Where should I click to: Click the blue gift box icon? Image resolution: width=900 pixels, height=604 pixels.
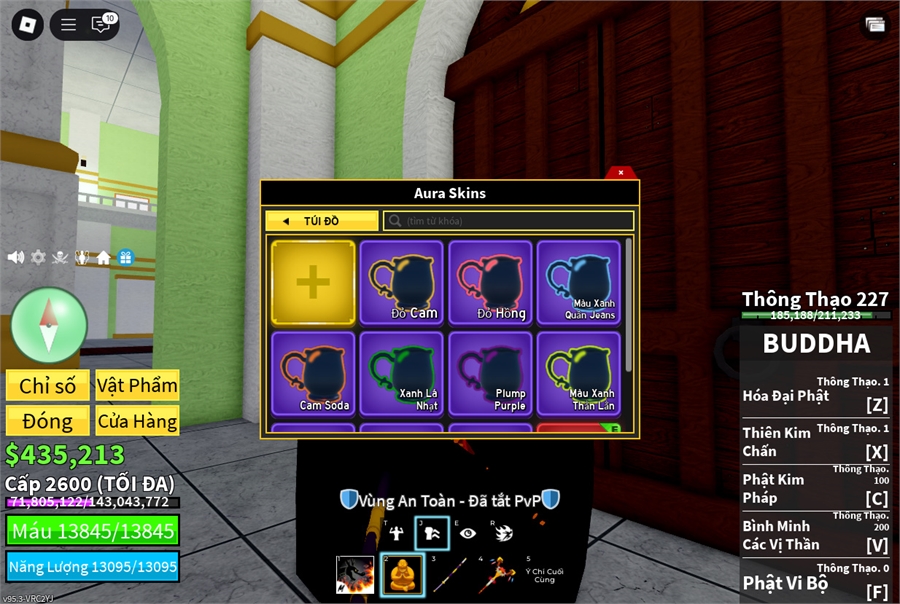(125, 257)
